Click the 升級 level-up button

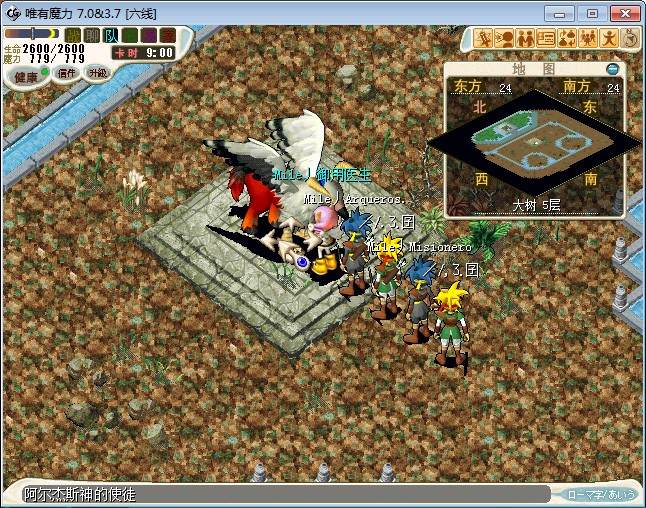(97, 73)
